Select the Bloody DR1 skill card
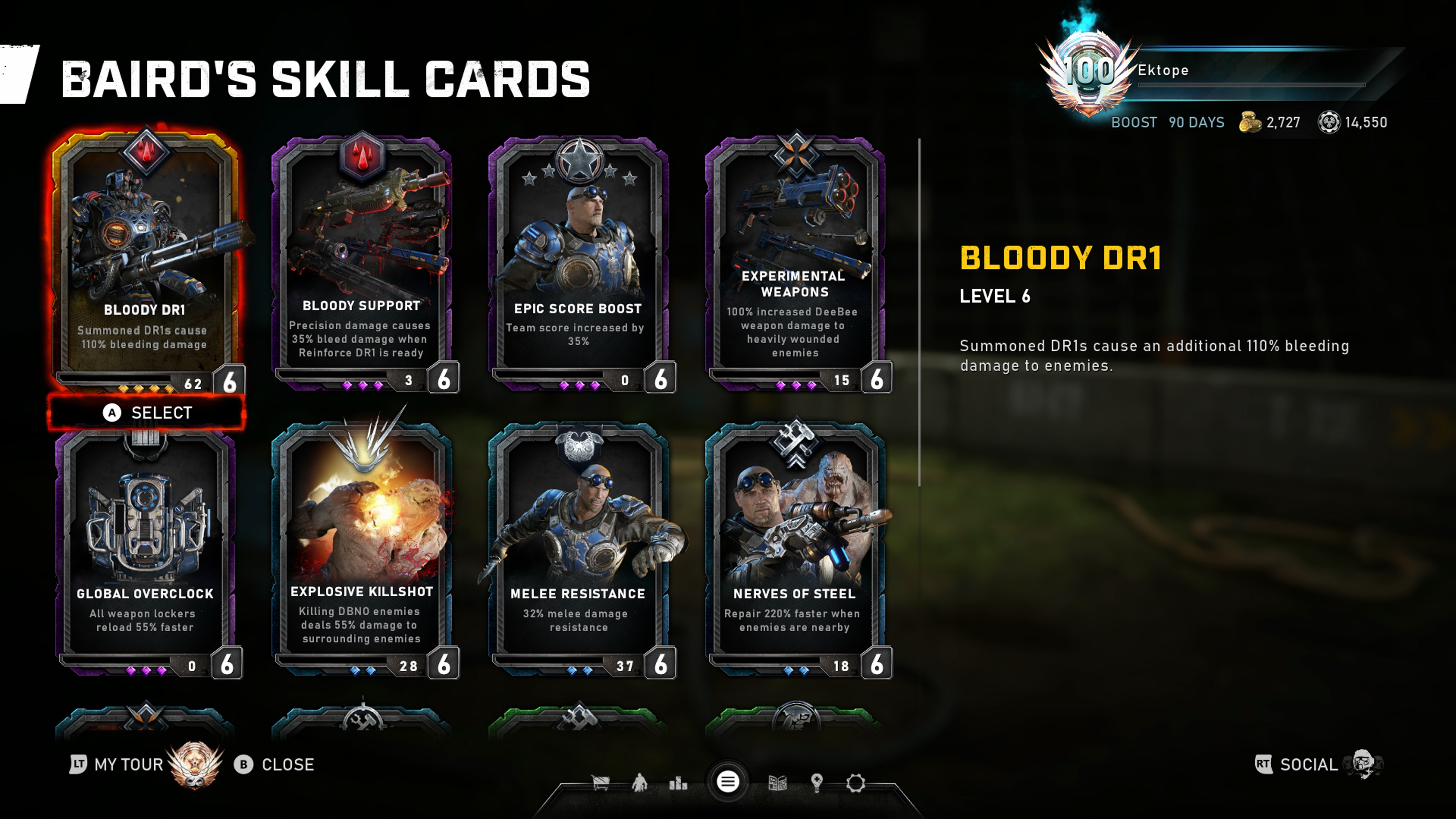The width and height of the screenshot is (1456, 819). click(x=145, y=260)
